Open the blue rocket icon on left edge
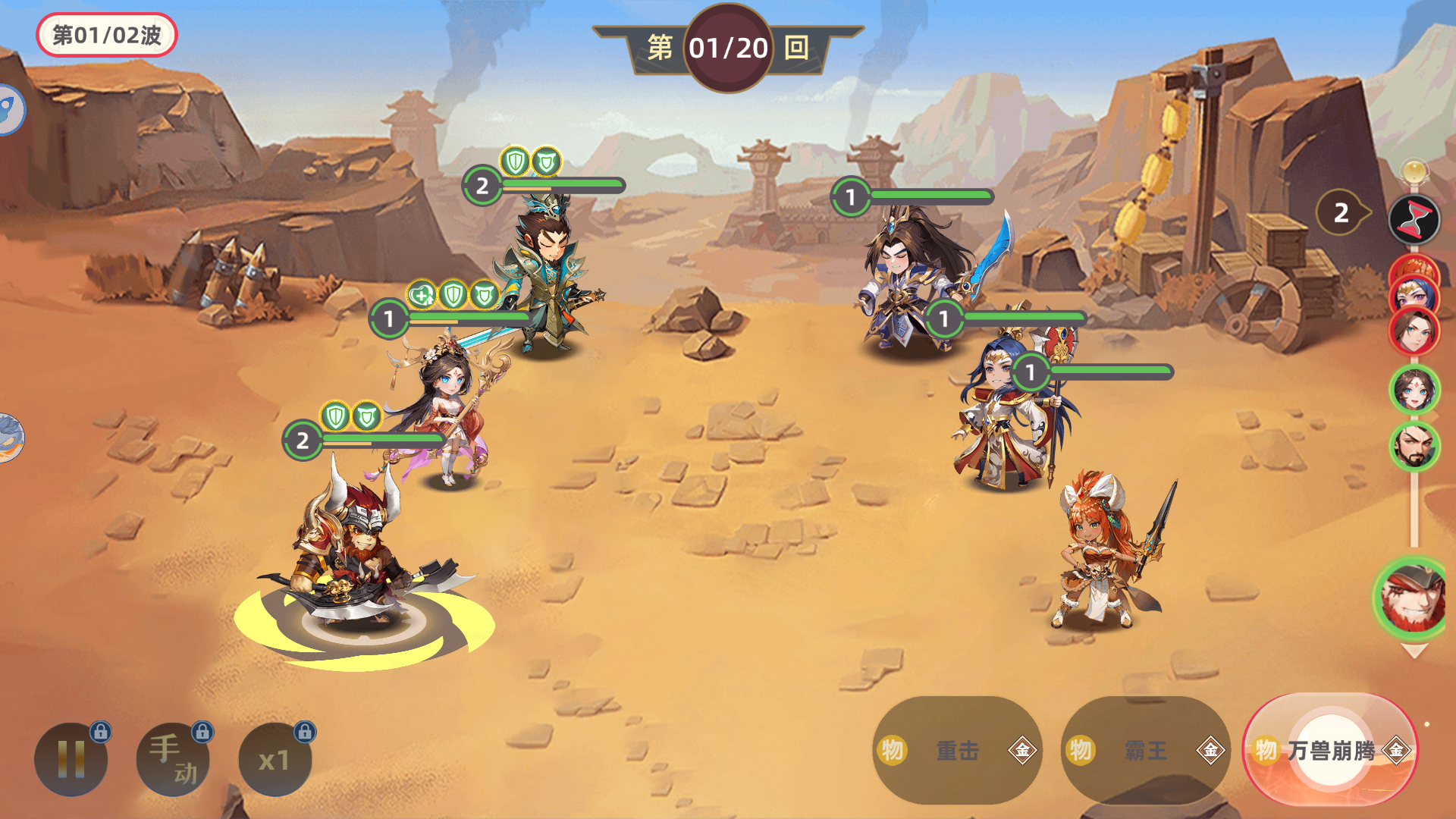The width and height of the screenshot is (1456, 819). coord(11,110)
